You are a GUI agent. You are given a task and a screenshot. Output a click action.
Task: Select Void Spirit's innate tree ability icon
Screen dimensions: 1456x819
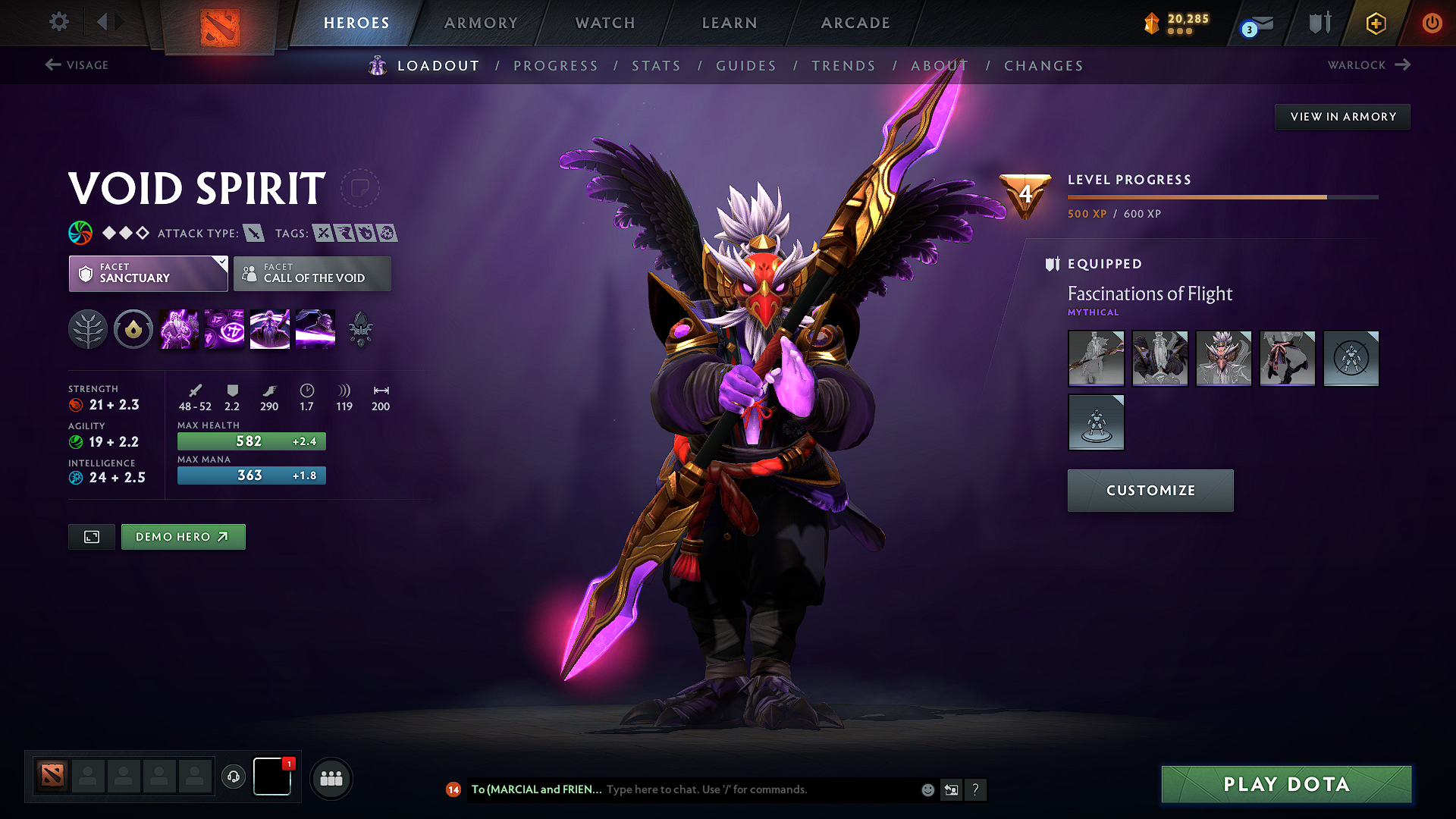pyautogui.click(x=88, y=329)
